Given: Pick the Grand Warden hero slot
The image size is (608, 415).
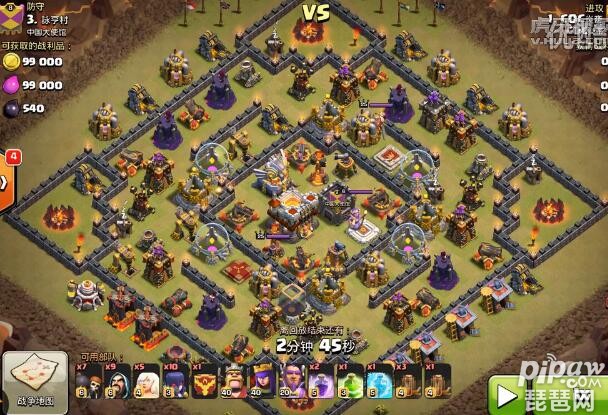Looking at the screenshot, I should pos(292,386).
